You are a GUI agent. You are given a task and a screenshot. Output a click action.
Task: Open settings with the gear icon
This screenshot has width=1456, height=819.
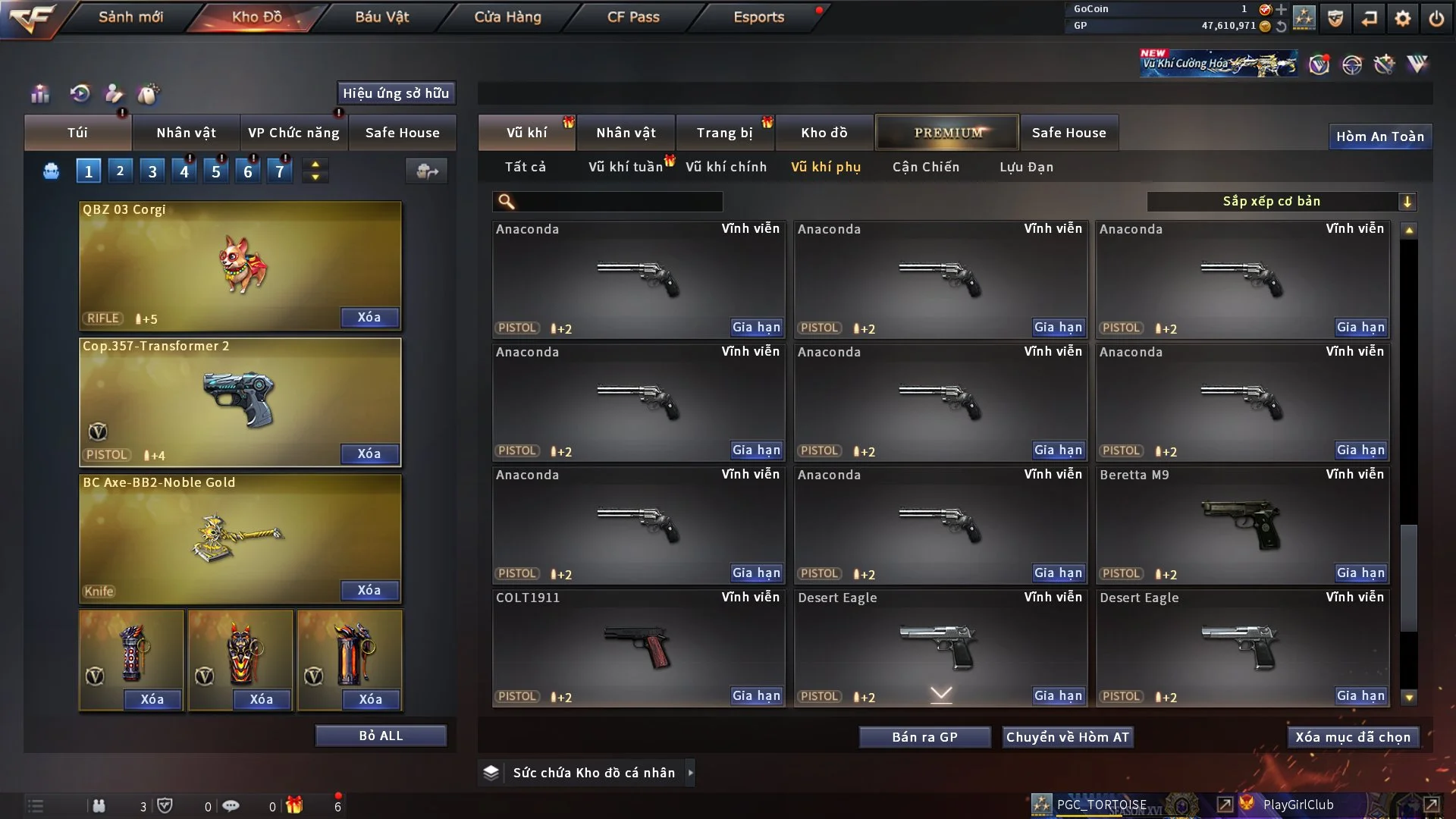1403,18
